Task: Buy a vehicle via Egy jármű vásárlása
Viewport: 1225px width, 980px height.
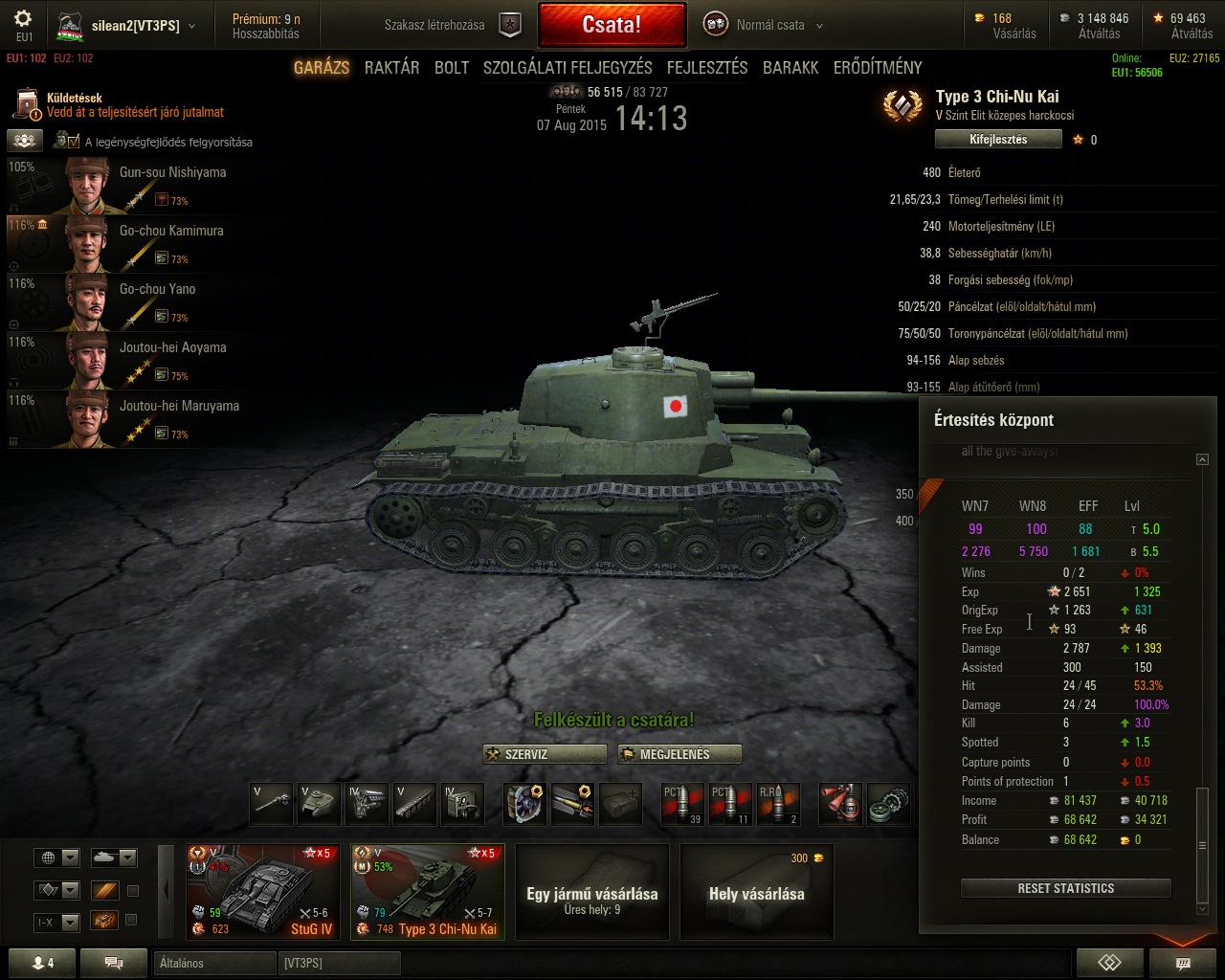Action: (591, 892)
